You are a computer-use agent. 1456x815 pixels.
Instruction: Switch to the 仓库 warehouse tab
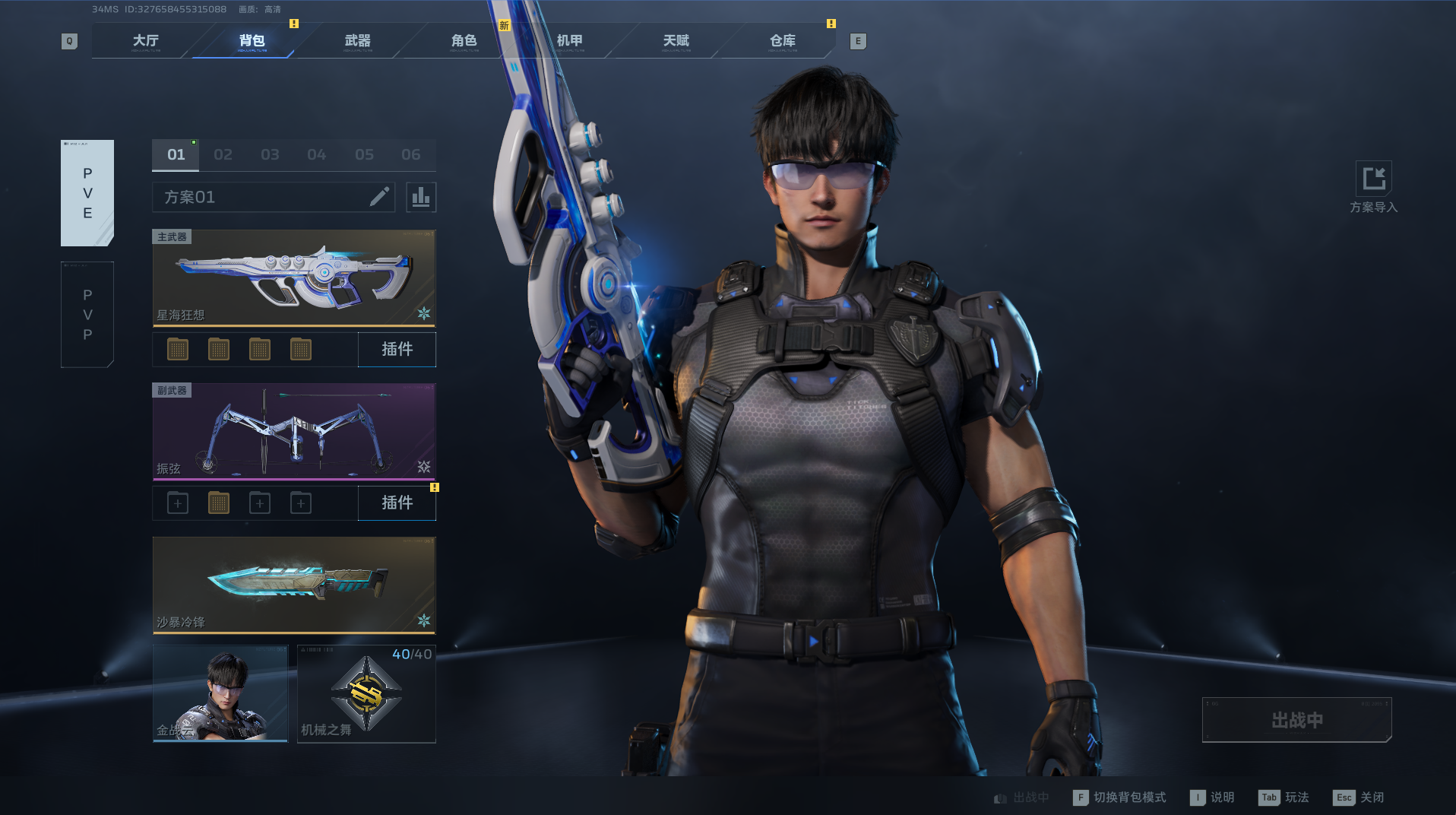782,41
